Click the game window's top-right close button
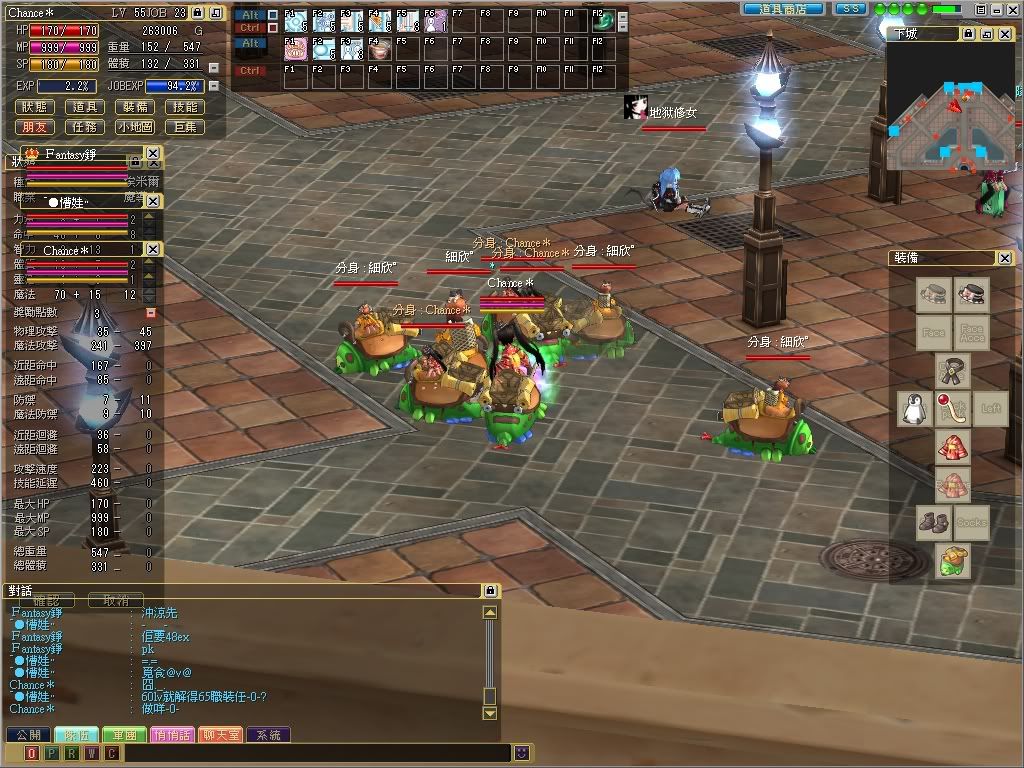The height and width of the screenshot is (768, 1024). pyautogui.click(x=1011, y=9)
